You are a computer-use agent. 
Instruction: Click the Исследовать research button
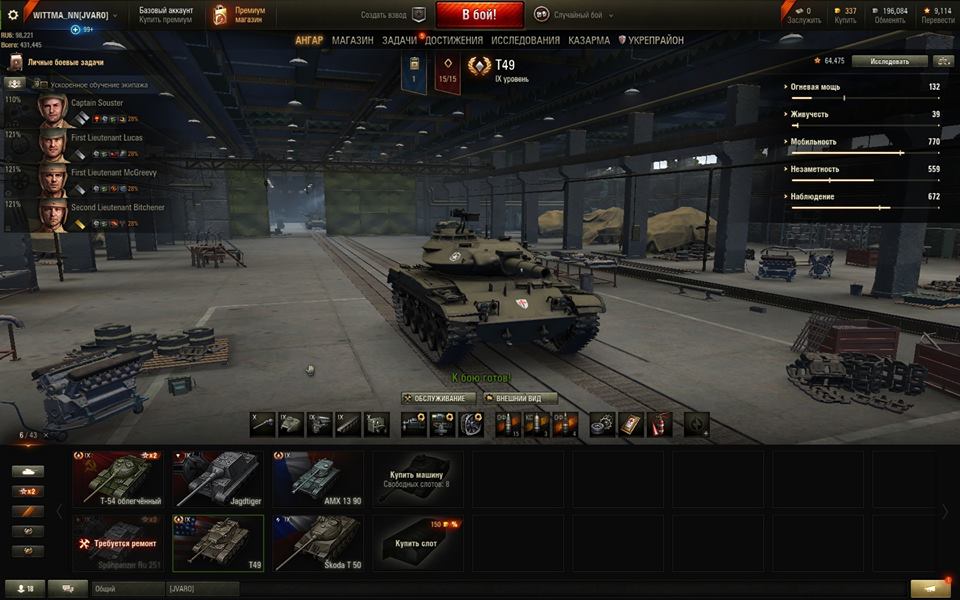click(x=889, y=61)
